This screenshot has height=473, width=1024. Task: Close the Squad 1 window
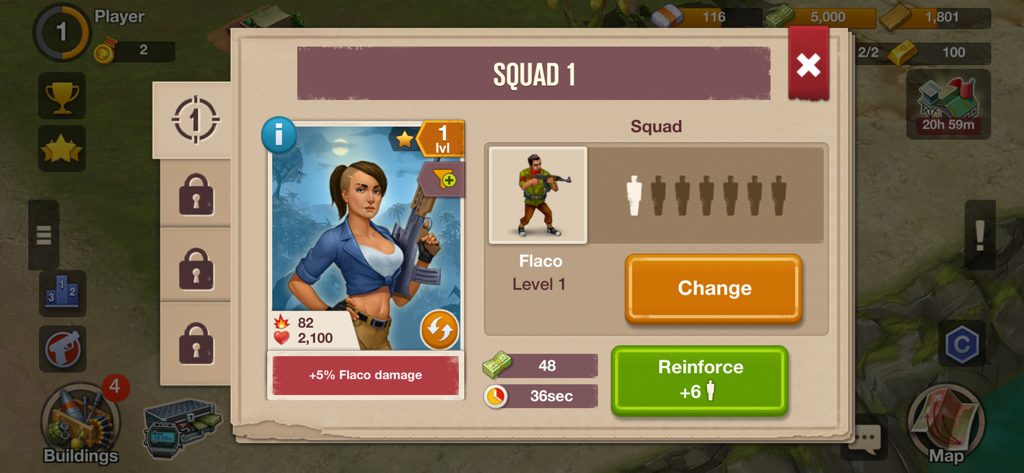pyautogui.click(x=808, y=64)
